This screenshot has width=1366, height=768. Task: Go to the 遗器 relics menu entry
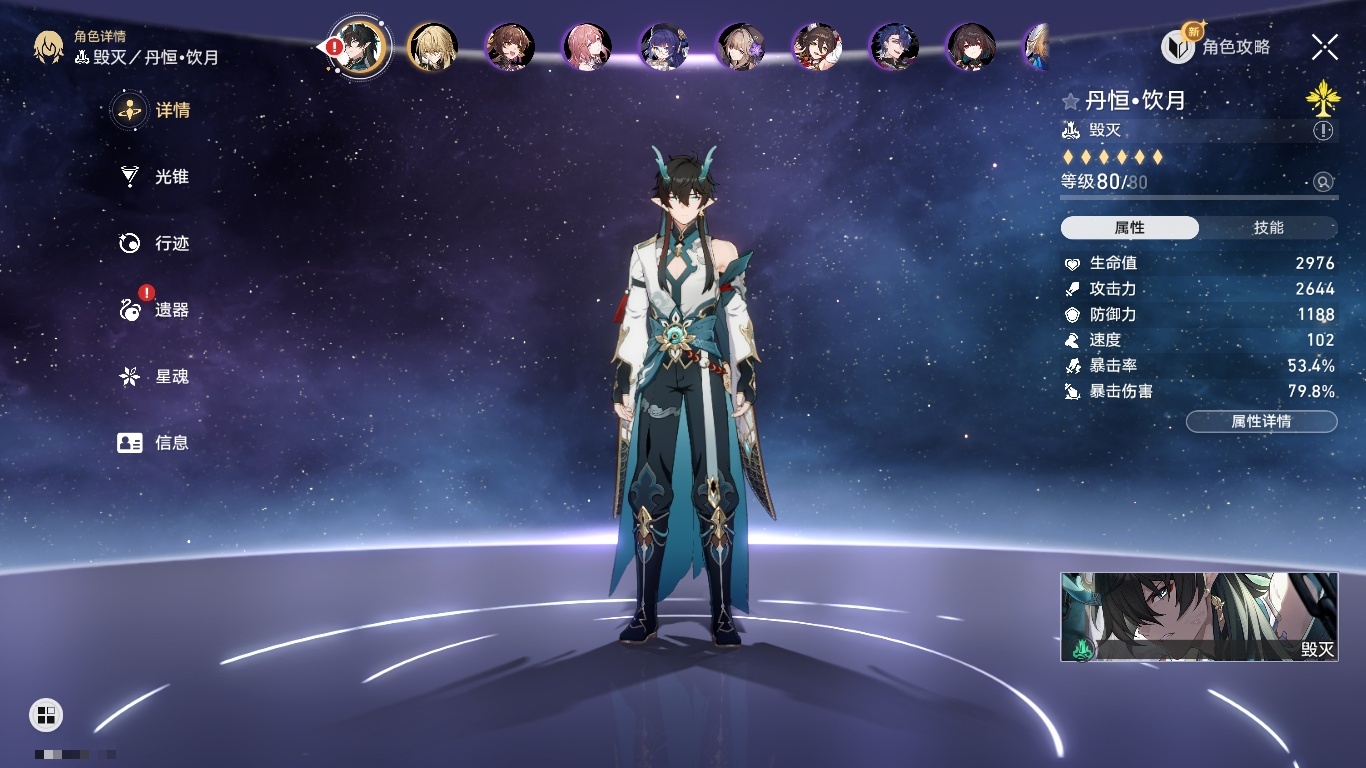[x=153, y=310]
